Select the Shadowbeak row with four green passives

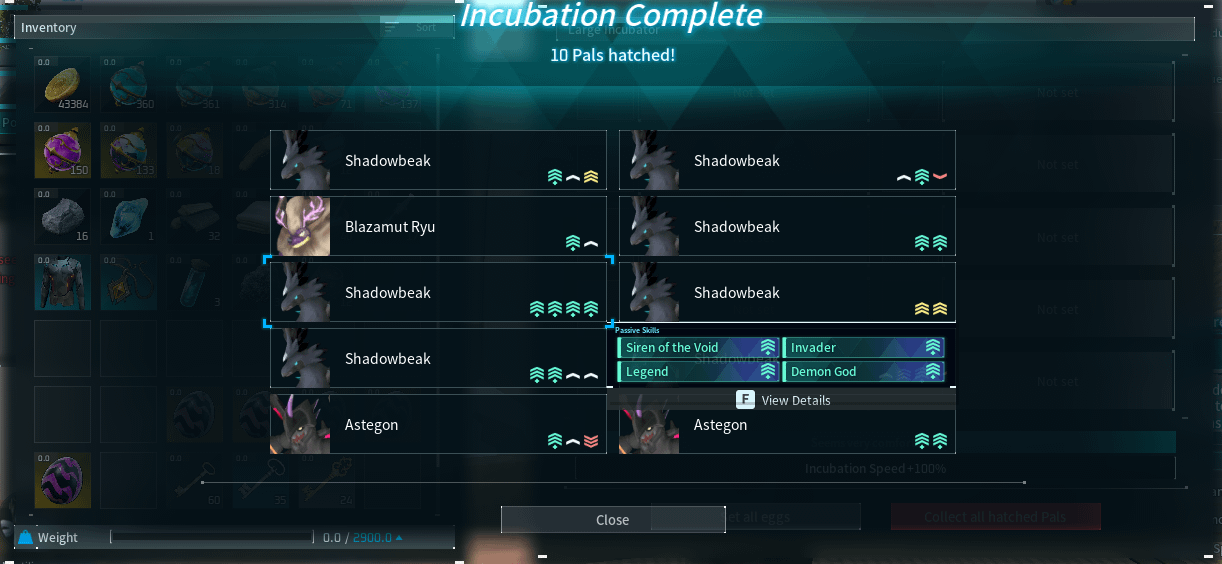click(x=438, y=293)
